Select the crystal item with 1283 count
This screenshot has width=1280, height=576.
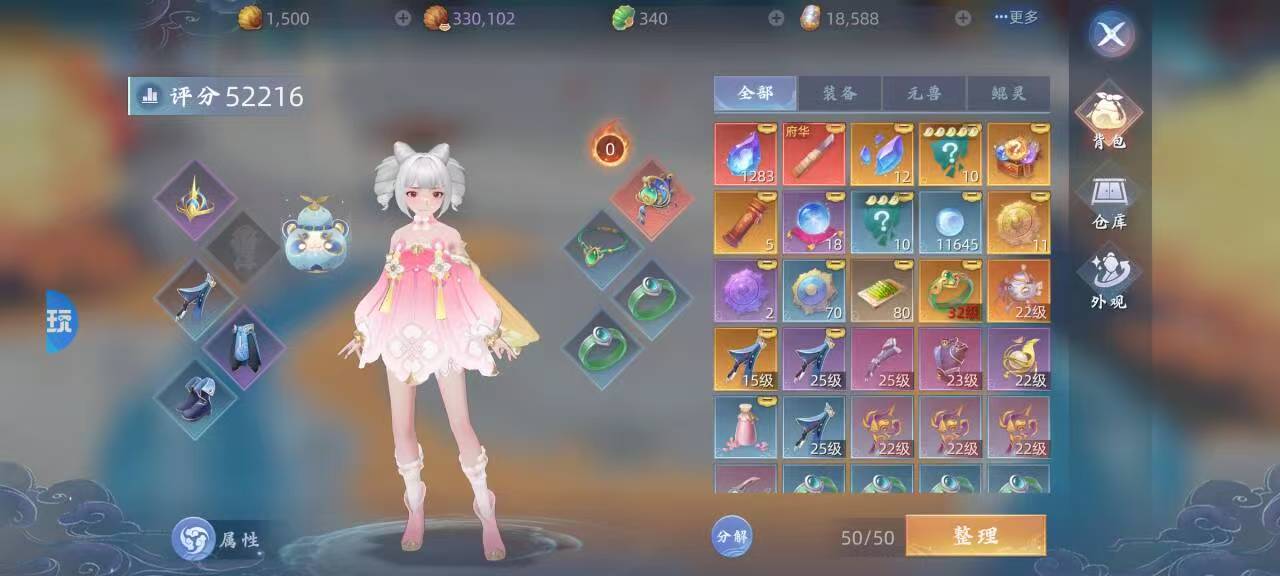coord(745,154)
